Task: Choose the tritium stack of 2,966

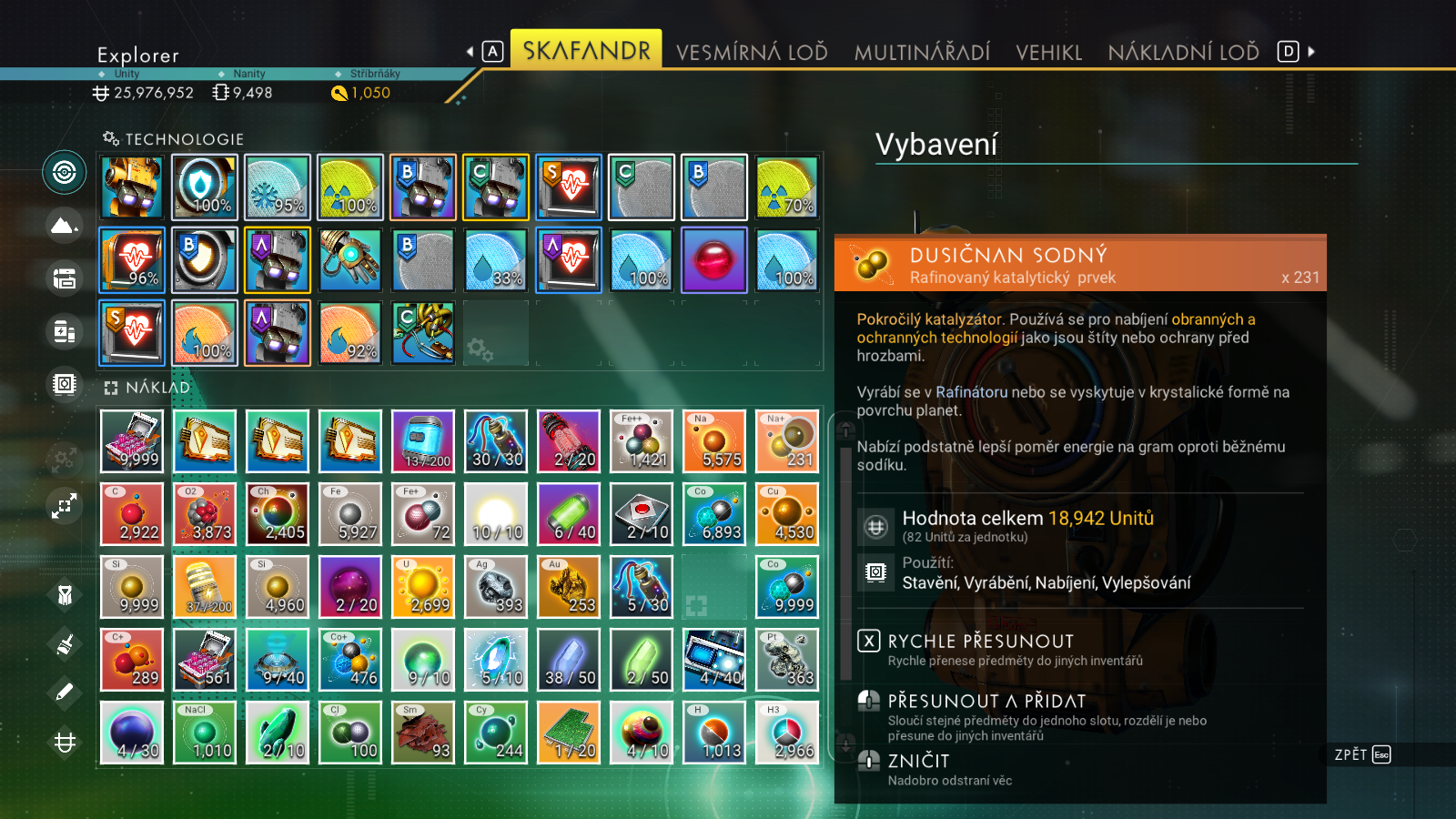Action: 787,733
